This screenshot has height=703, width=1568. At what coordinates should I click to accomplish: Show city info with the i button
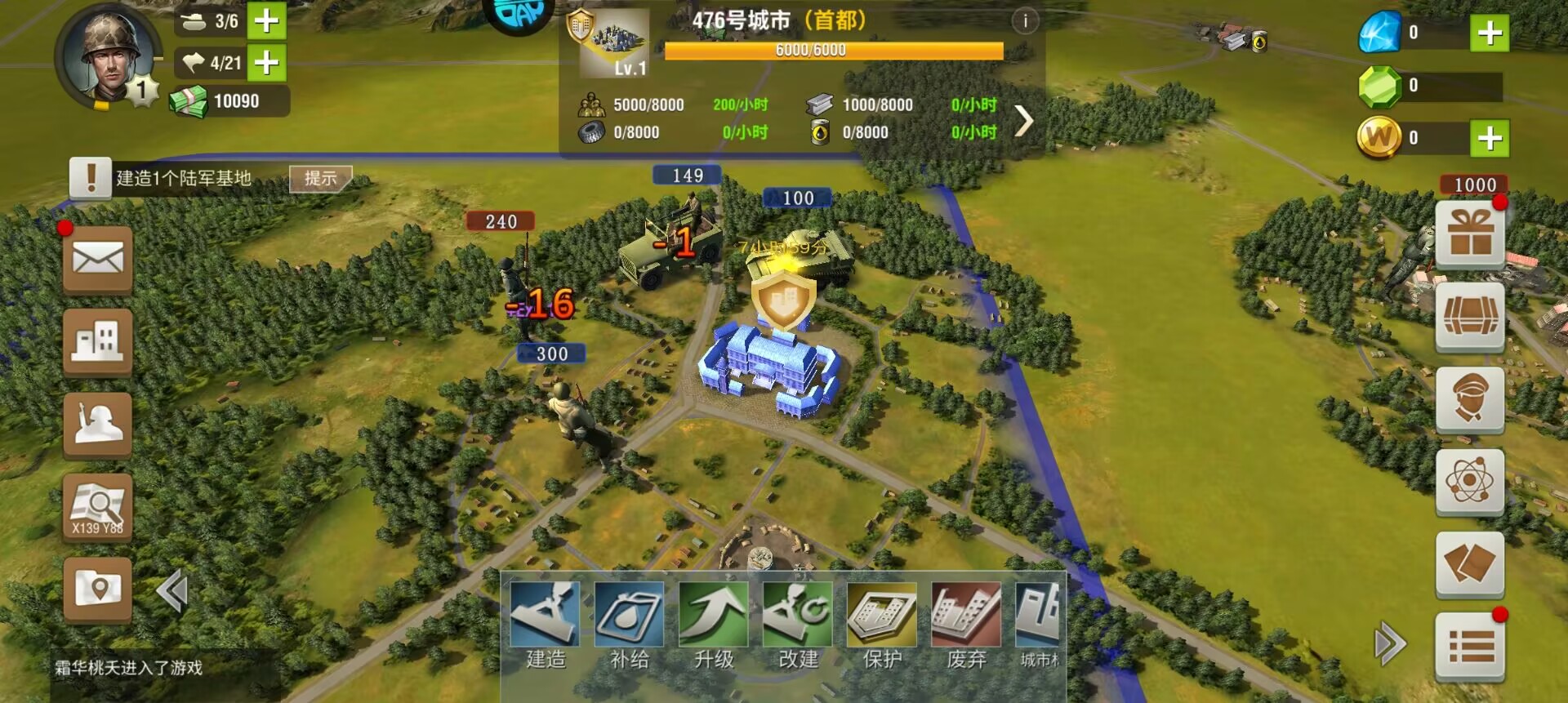point(1025,20)
